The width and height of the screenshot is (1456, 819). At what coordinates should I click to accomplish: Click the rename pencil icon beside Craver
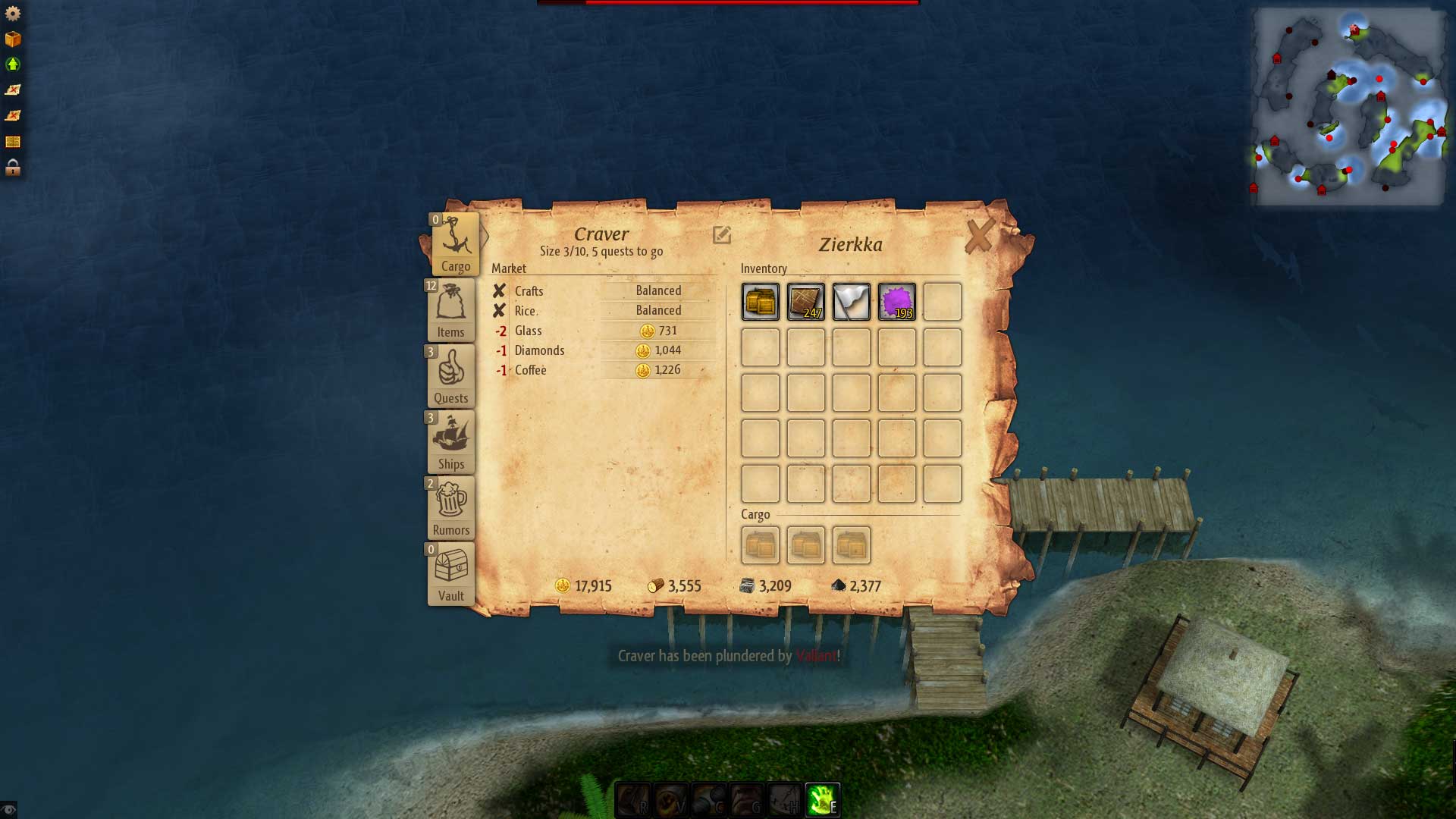click(x=722, y=235)
